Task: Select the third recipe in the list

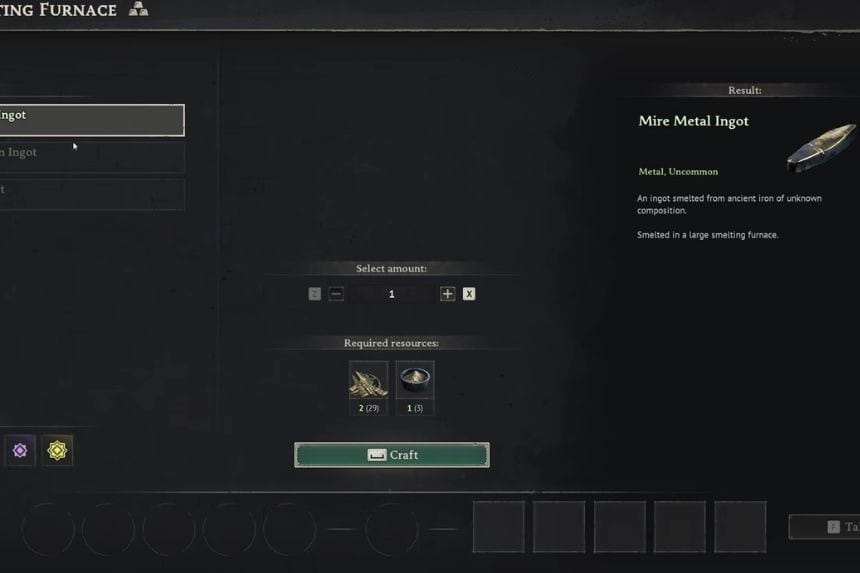Action: click(90, 193)
